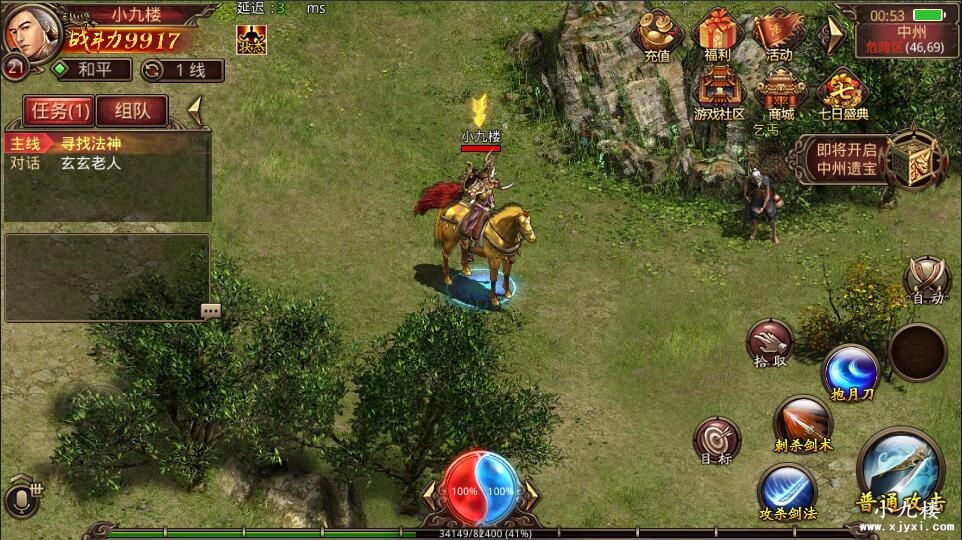
Task: Switch to the 组队 team tab
Action: point(132,110)
